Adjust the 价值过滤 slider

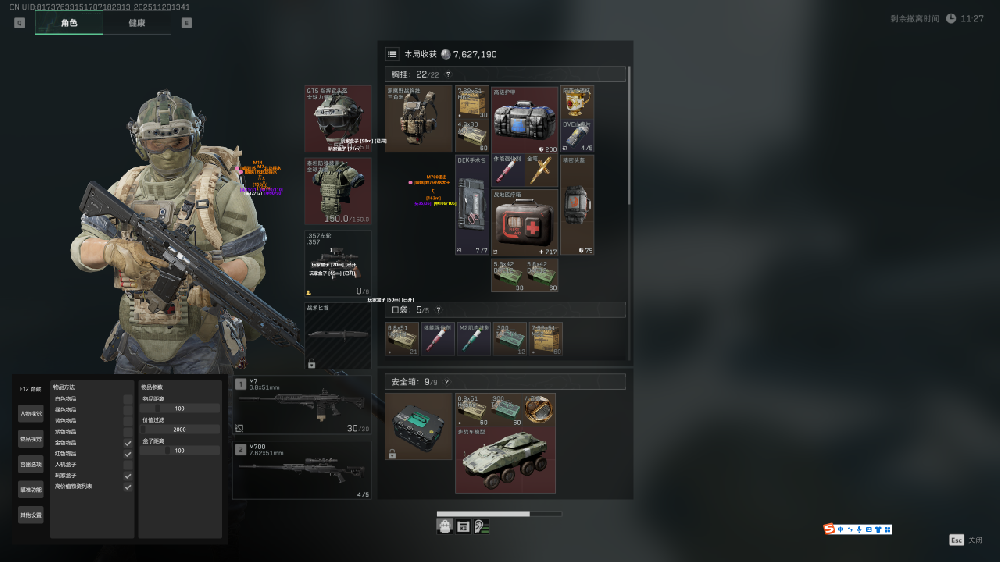tap(180, 429)
